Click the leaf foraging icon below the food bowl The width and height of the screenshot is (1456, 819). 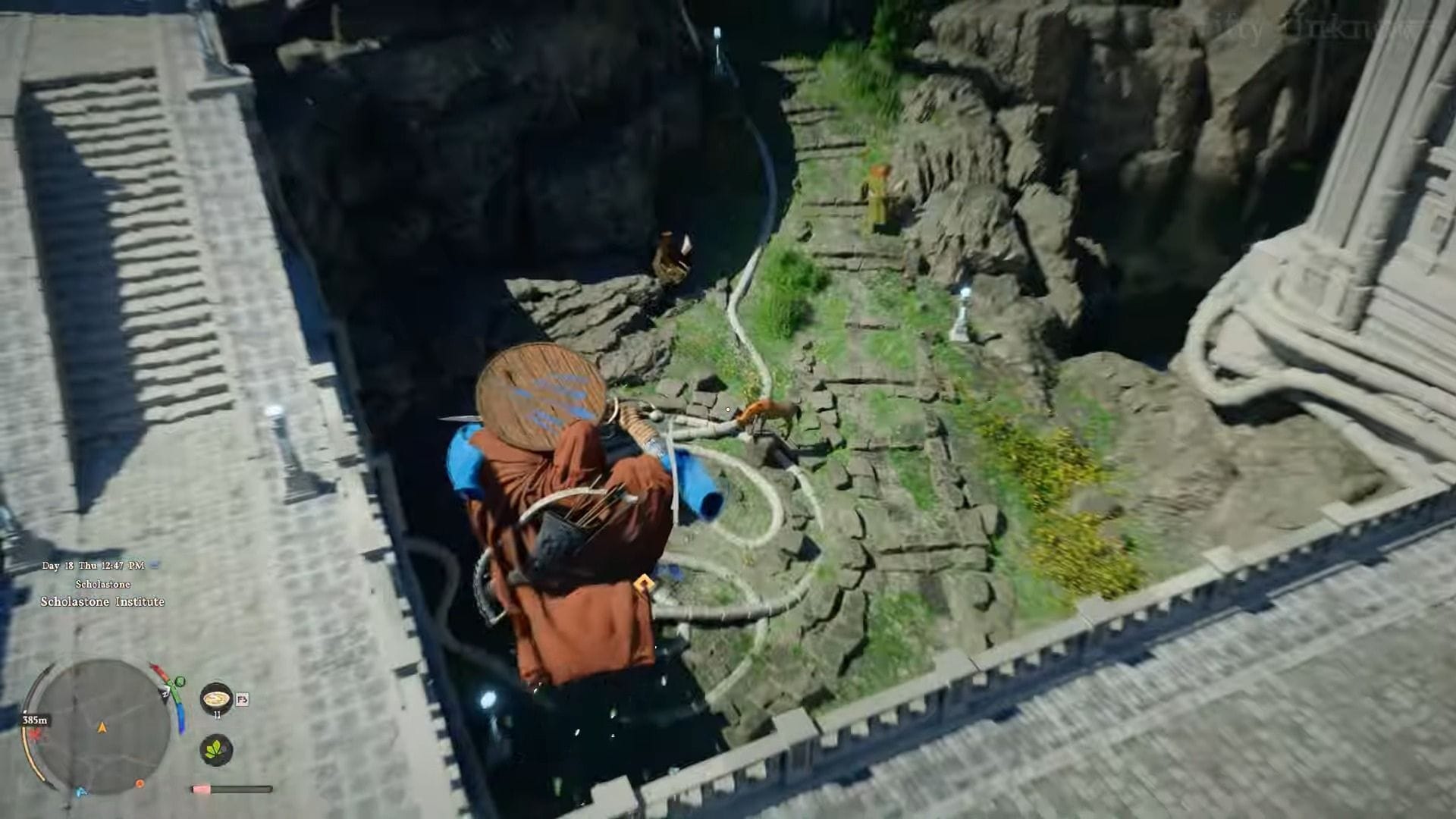pyautogui.click(x=216, y=752)
